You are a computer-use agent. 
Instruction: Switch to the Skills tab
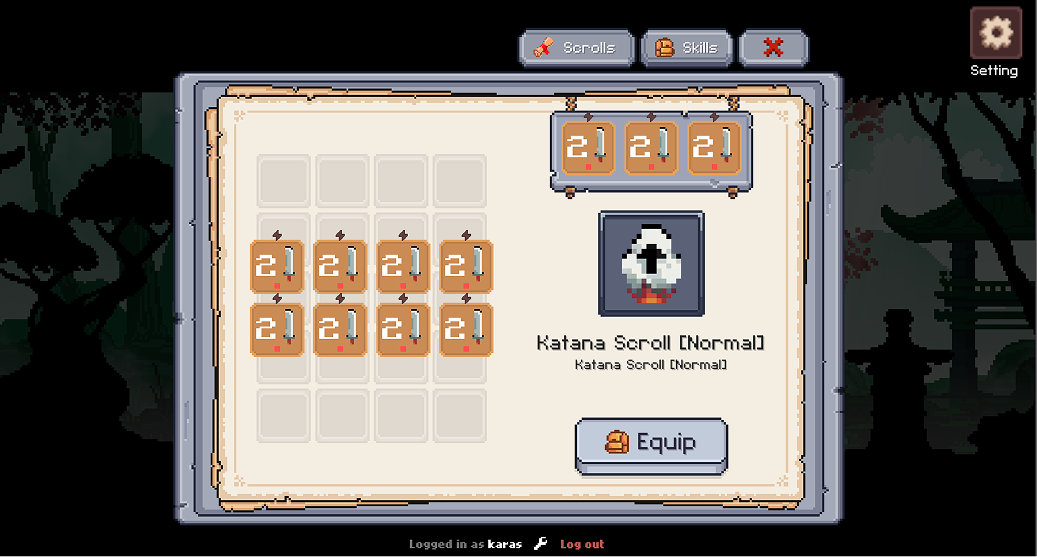[x=686, y=48]
